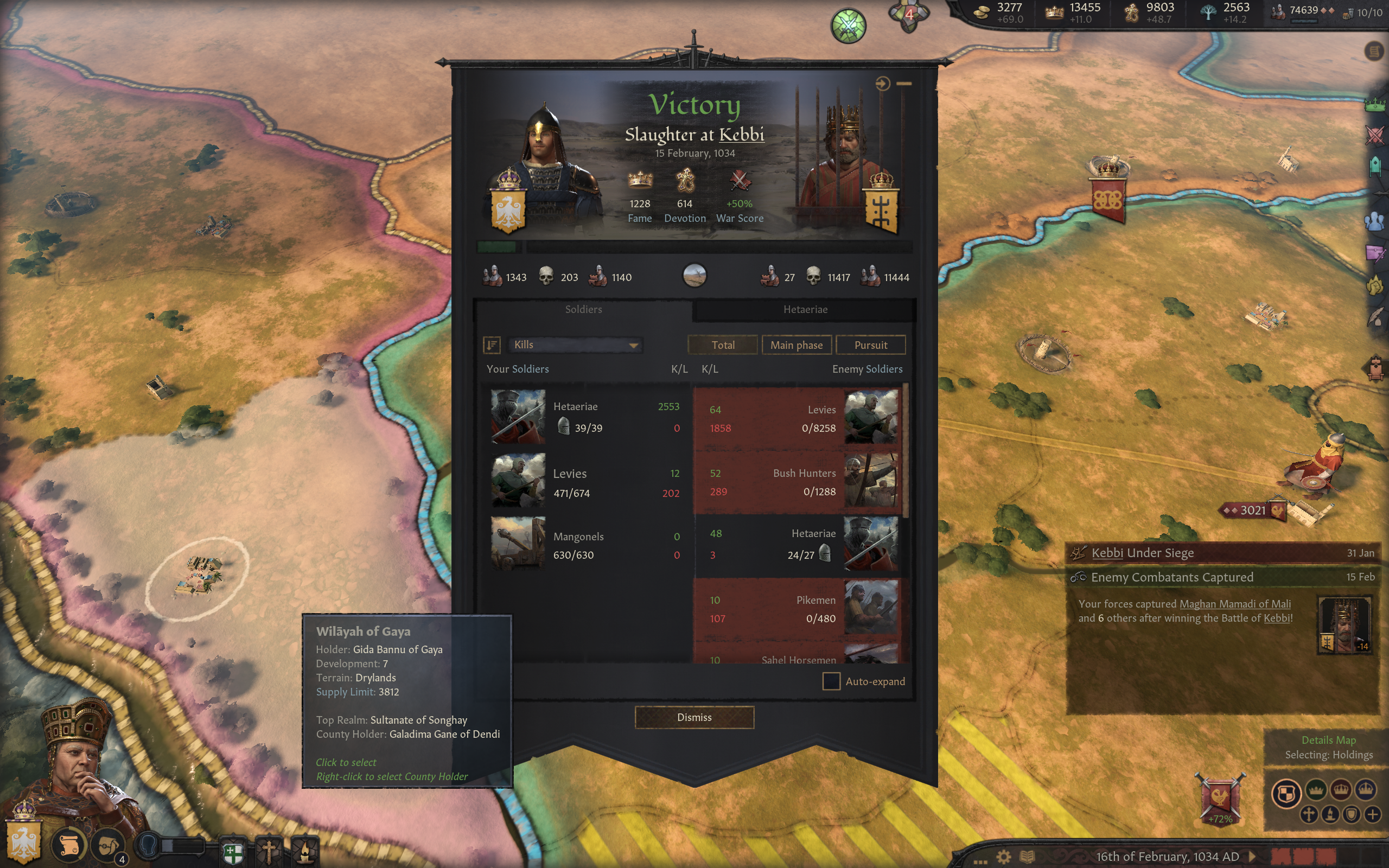Open Maghan Mamadi of Mali link
This screenshot has height=868, width=1389.
pyautogui.click(x=1234, y=604)
